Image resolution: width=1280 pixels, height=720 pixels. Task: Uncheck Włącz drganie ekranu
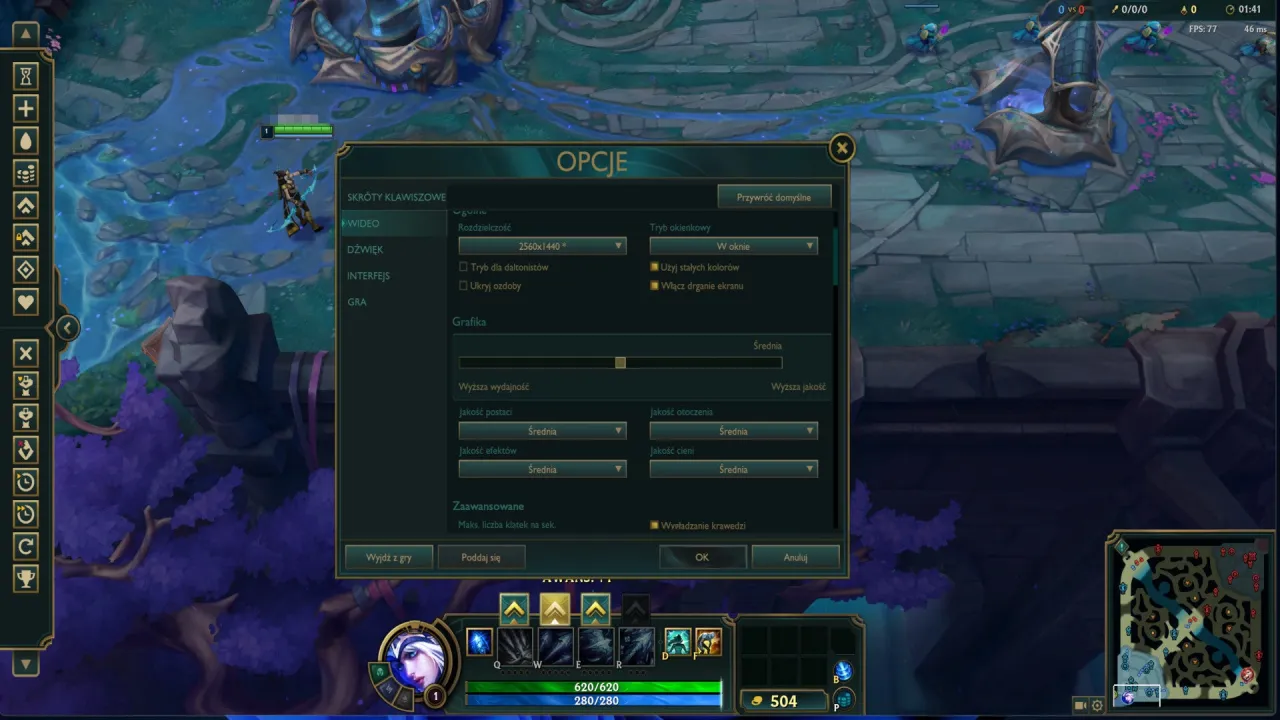[x=656, y=285]
